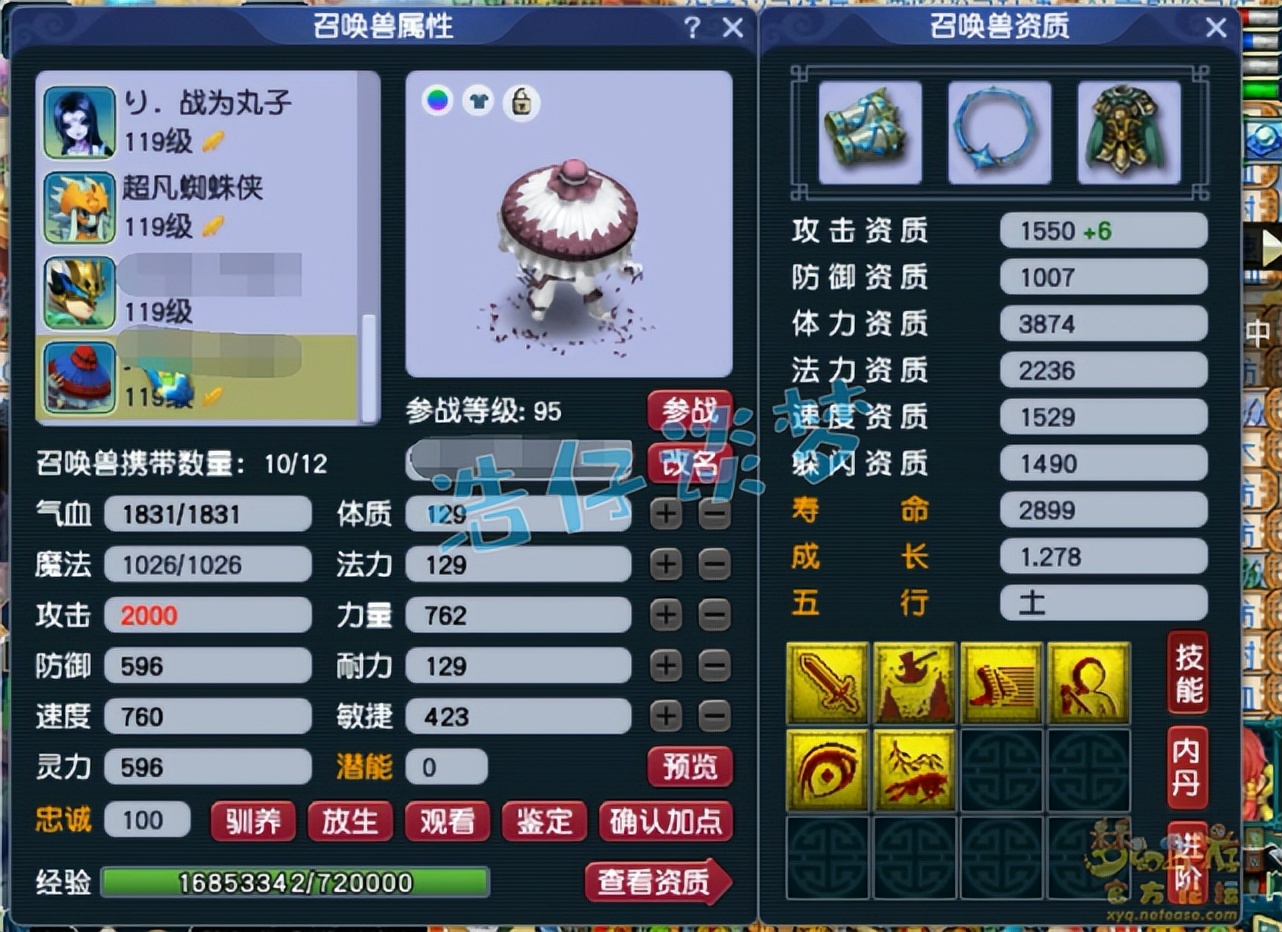
Task: Select the sword skill icon
Action: point(827,683)
